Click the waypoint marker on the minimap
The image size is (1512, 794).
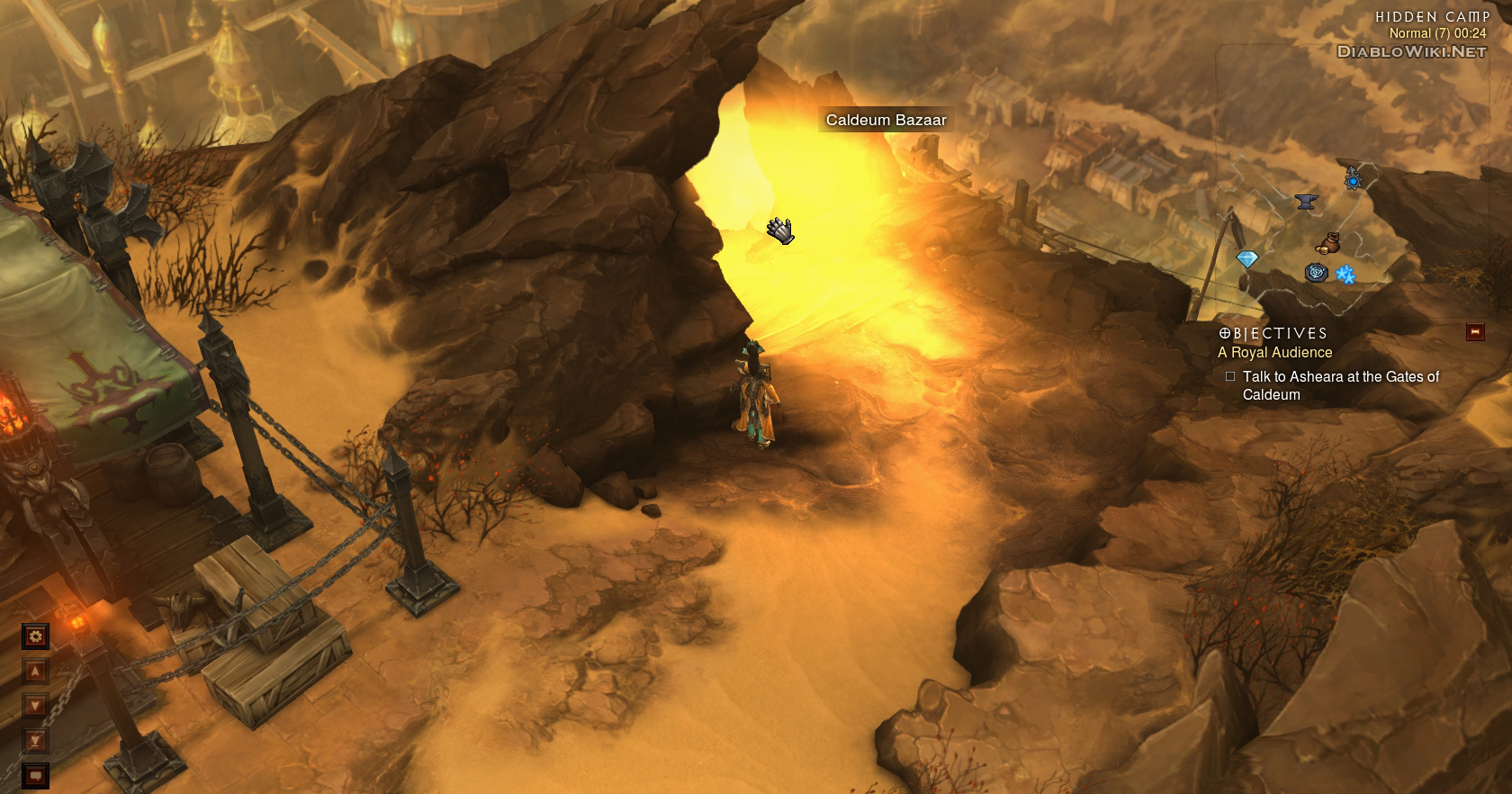tap(1317, 273)
